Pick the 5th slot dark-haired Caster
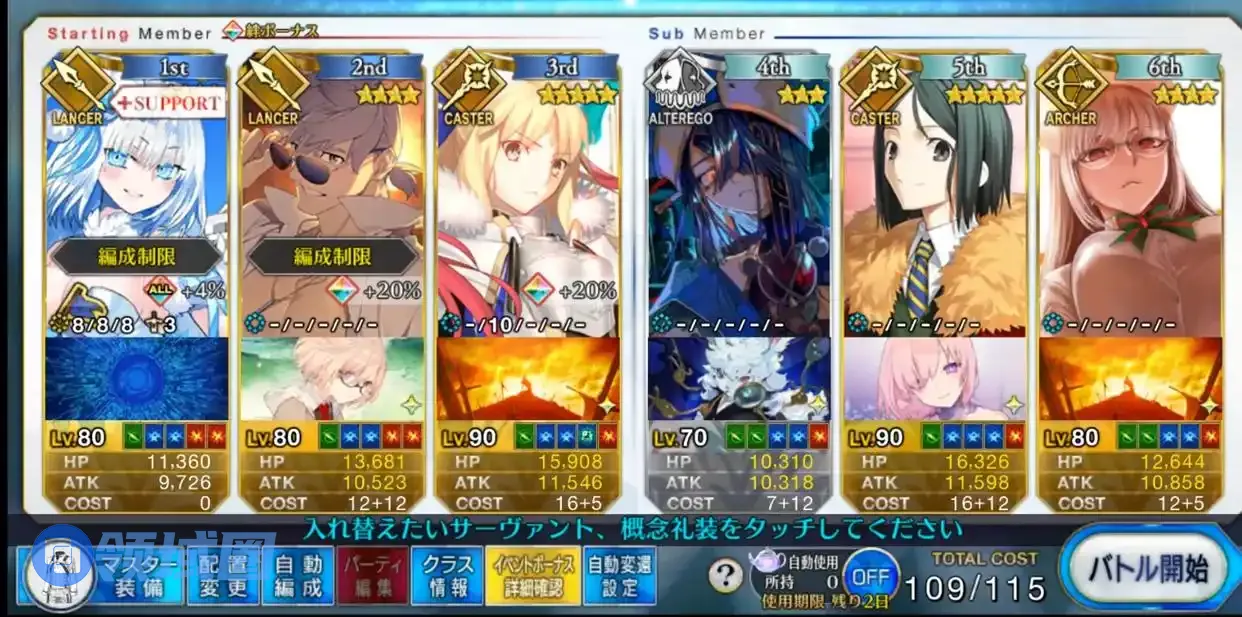Image resolution: width=1242 pixels, height=617 pixels. pos(934,190)
